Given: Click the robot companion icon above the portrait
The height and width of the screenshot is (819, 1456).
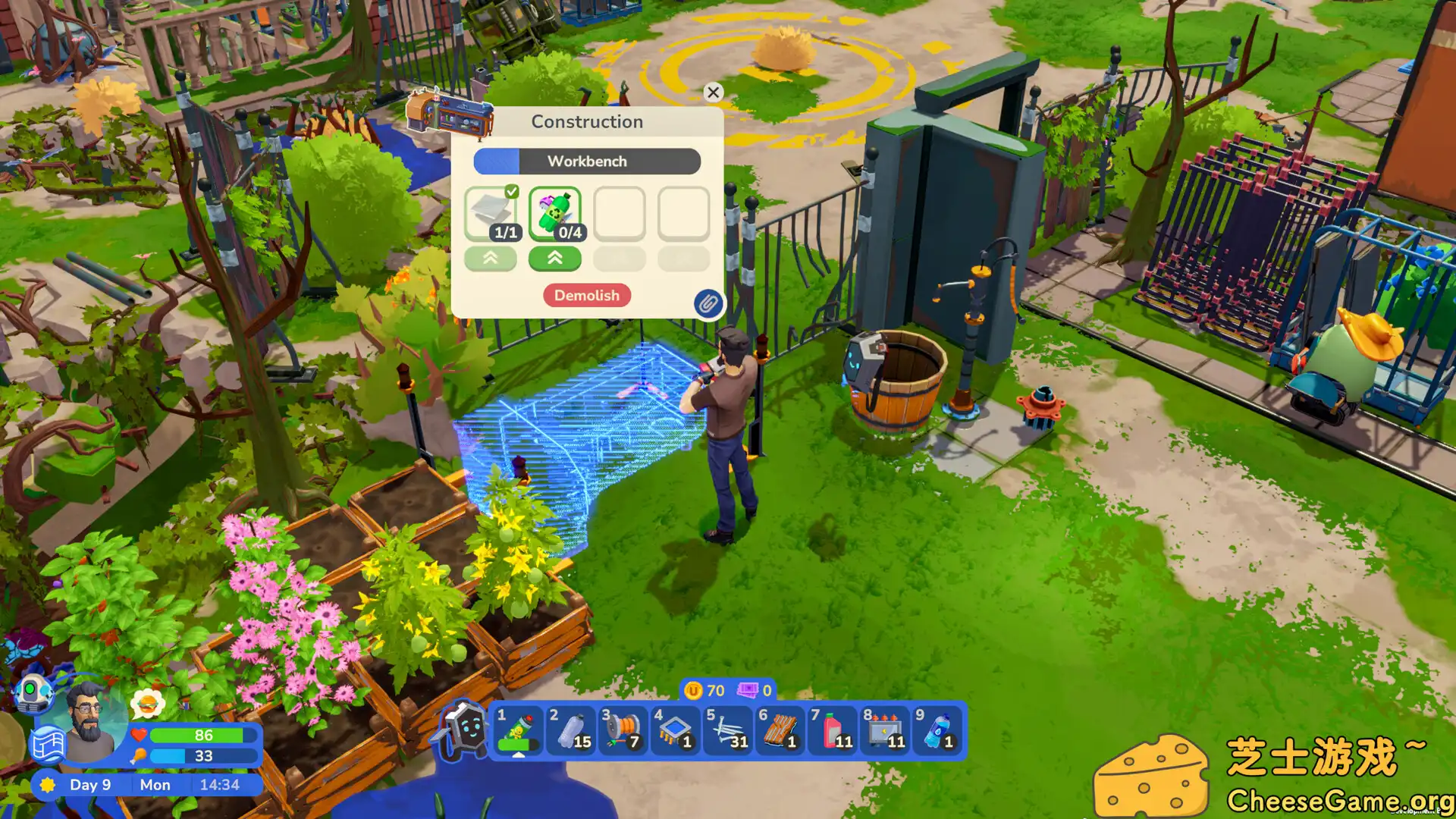Looking at the screenshot, I should pos(33,694).
